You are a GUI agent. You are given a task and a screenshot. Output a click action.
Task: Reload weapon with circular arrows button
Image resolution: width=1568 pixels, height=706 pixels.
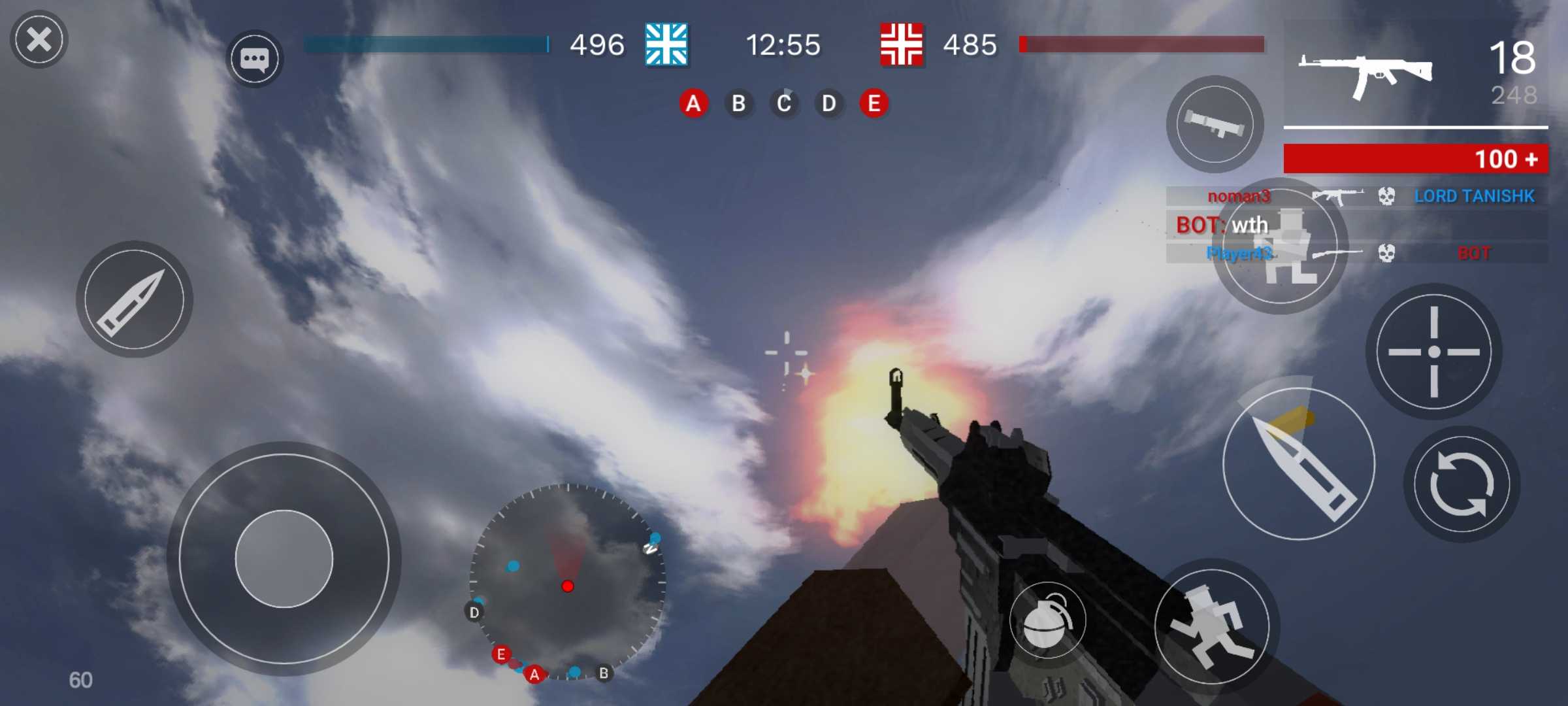(1462, 484)
